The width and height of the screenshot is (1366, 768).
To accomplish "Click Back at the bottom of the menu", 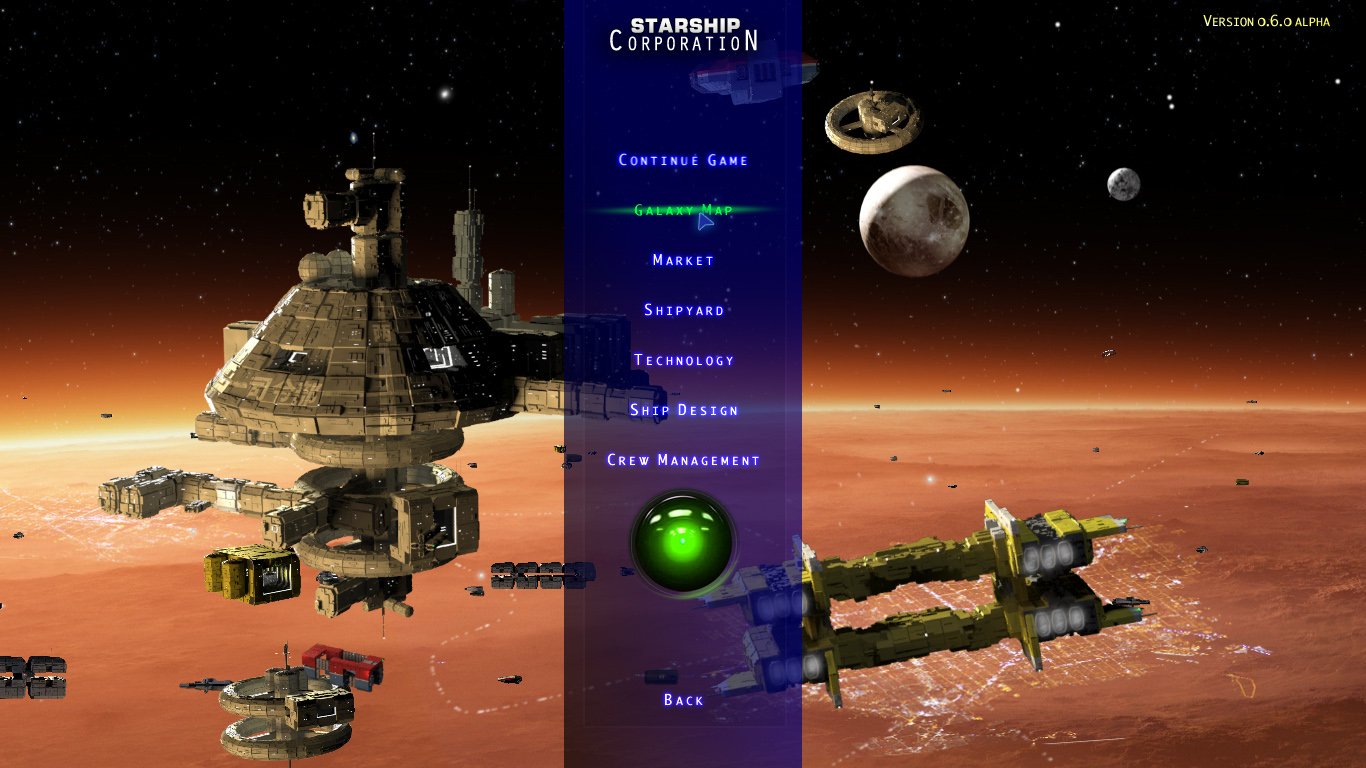I will [x=683, y=700].
